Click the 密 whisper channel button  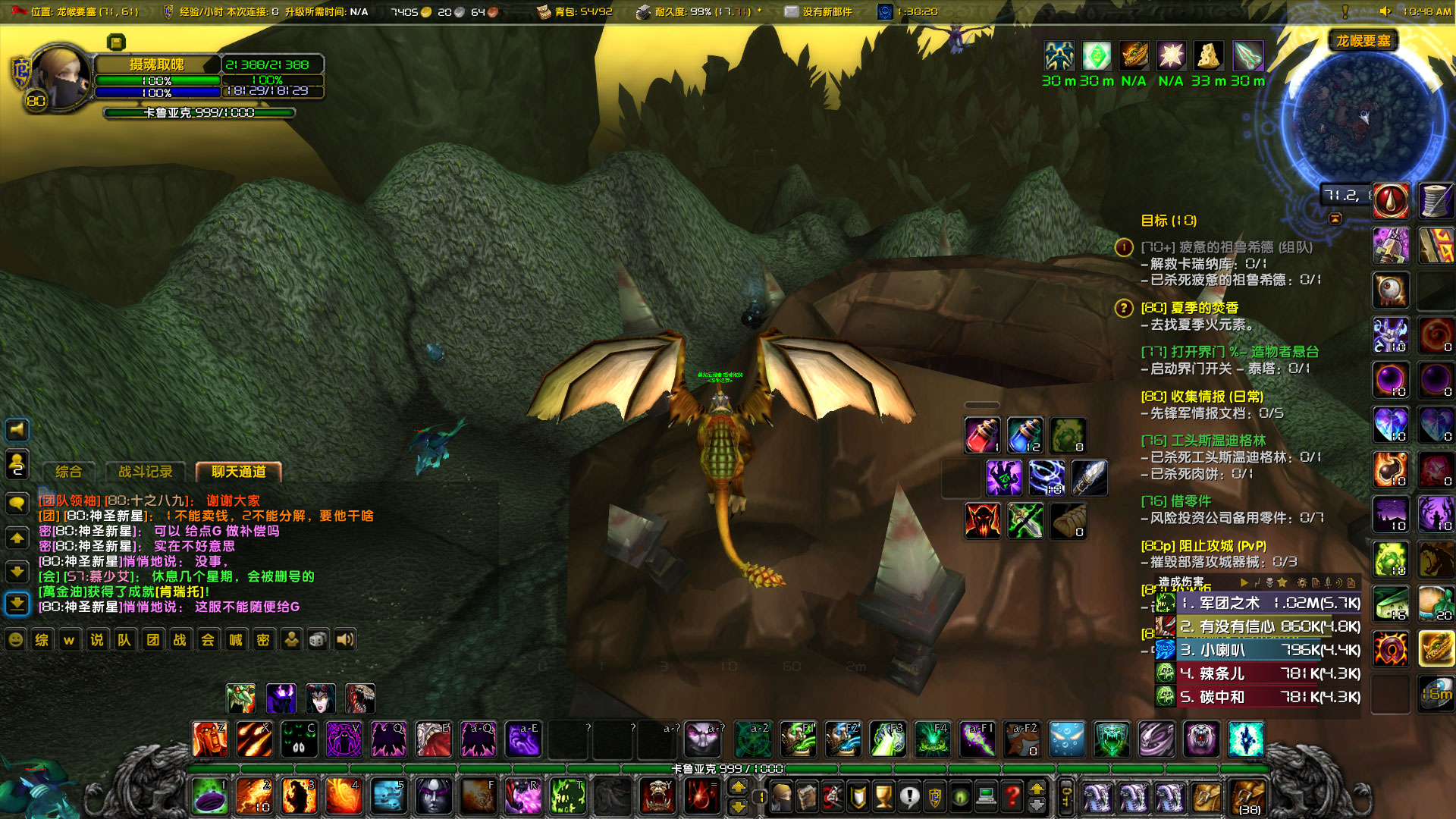point(262,639)
